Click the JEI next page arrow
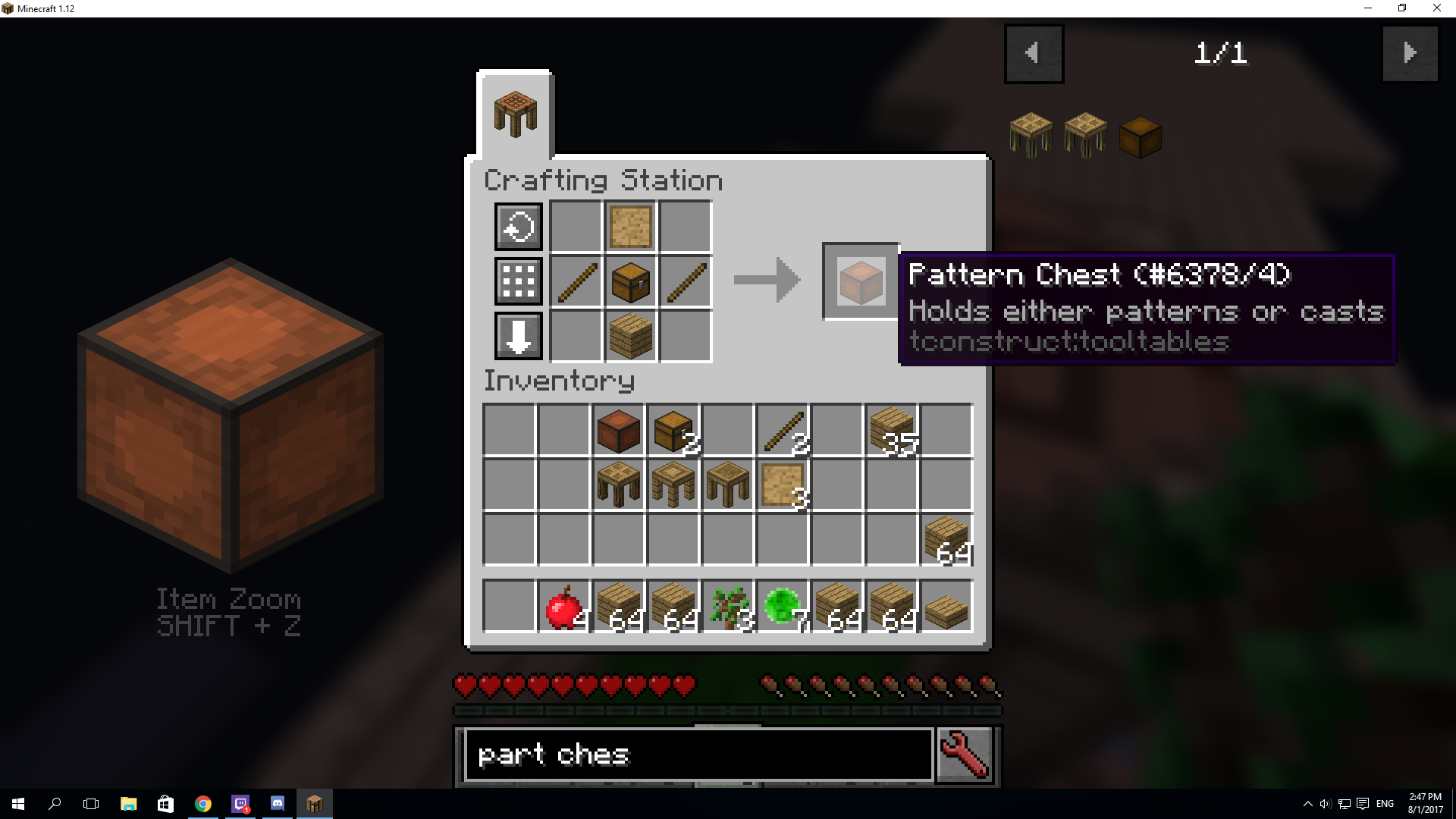Image resolution: width=1456 pixels, height=819 pixels. pos(1410,53)
